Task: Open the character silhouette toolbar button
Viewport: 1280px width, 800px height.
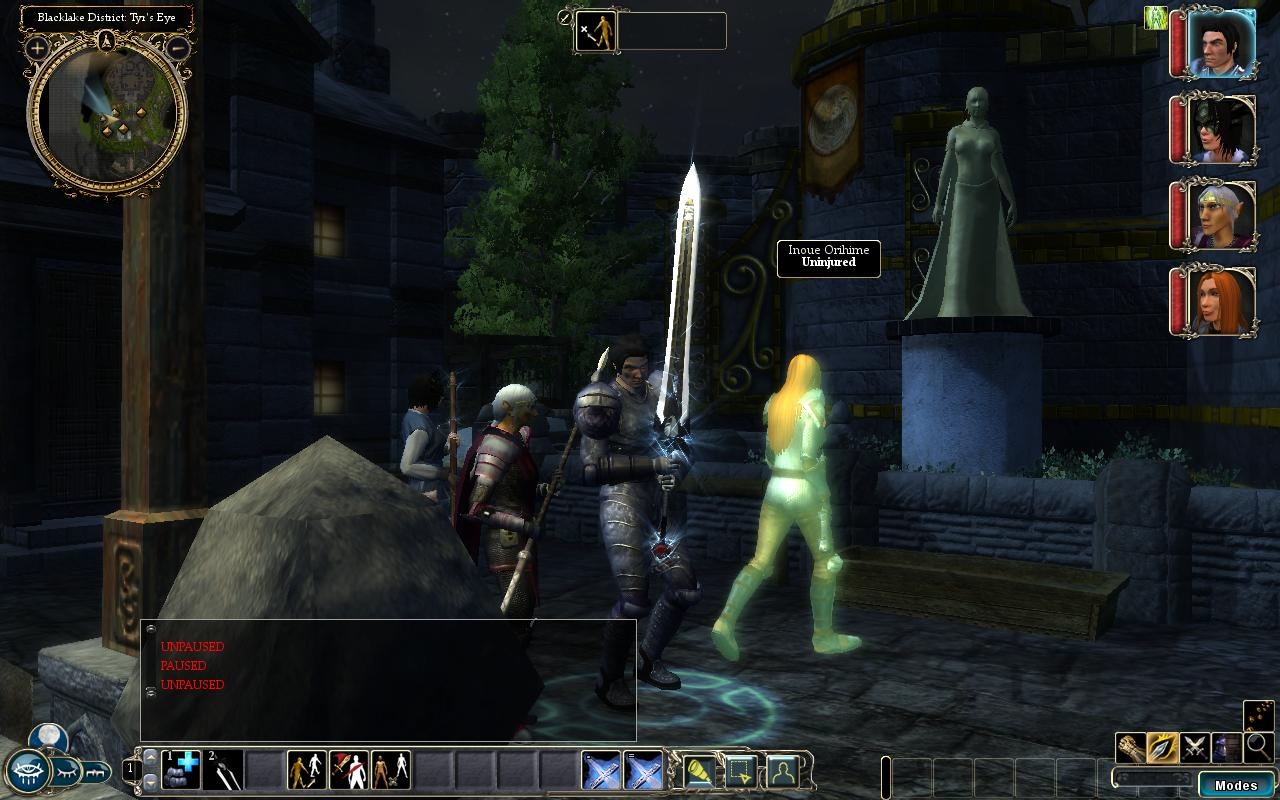Action: (781, 771)
